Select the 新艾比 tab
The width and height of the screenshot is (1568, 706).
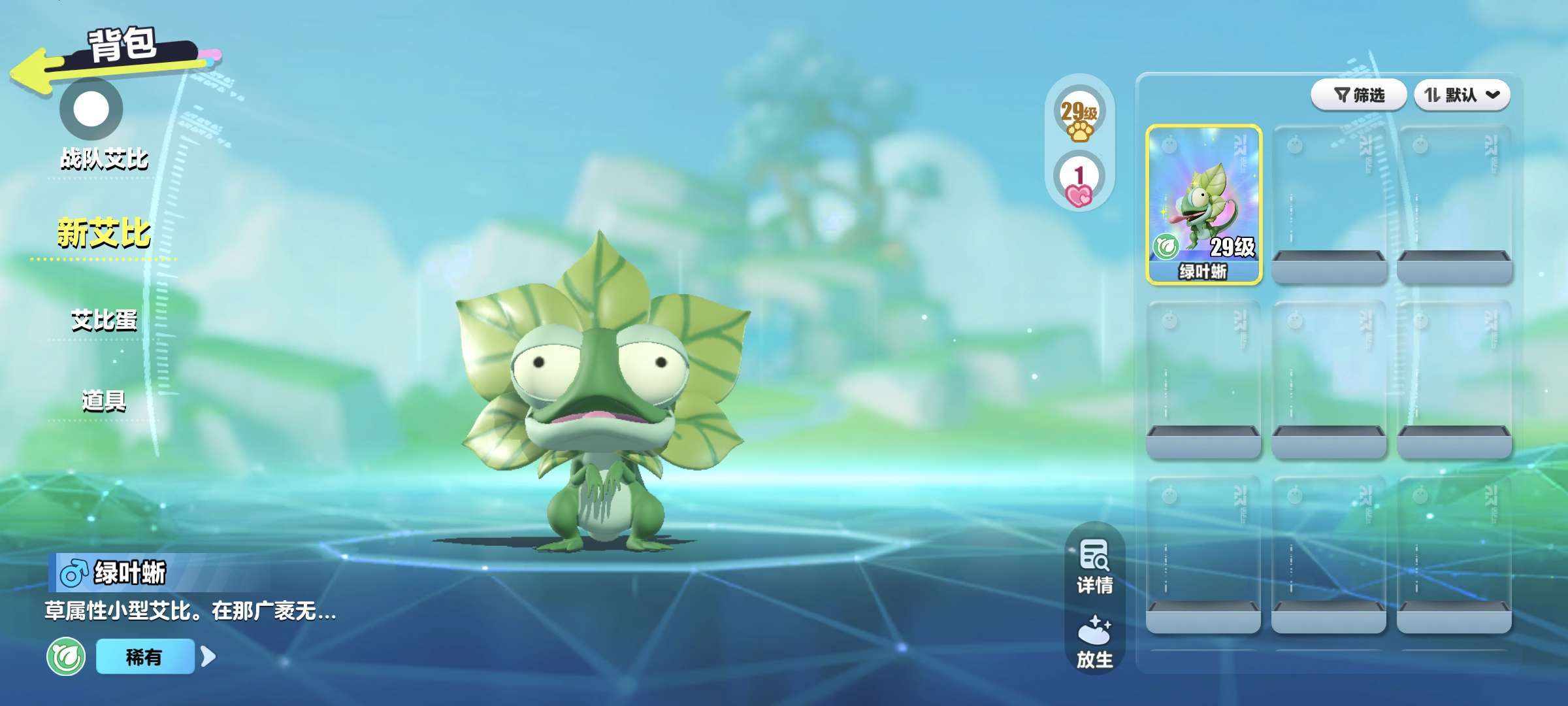[104, 233]
